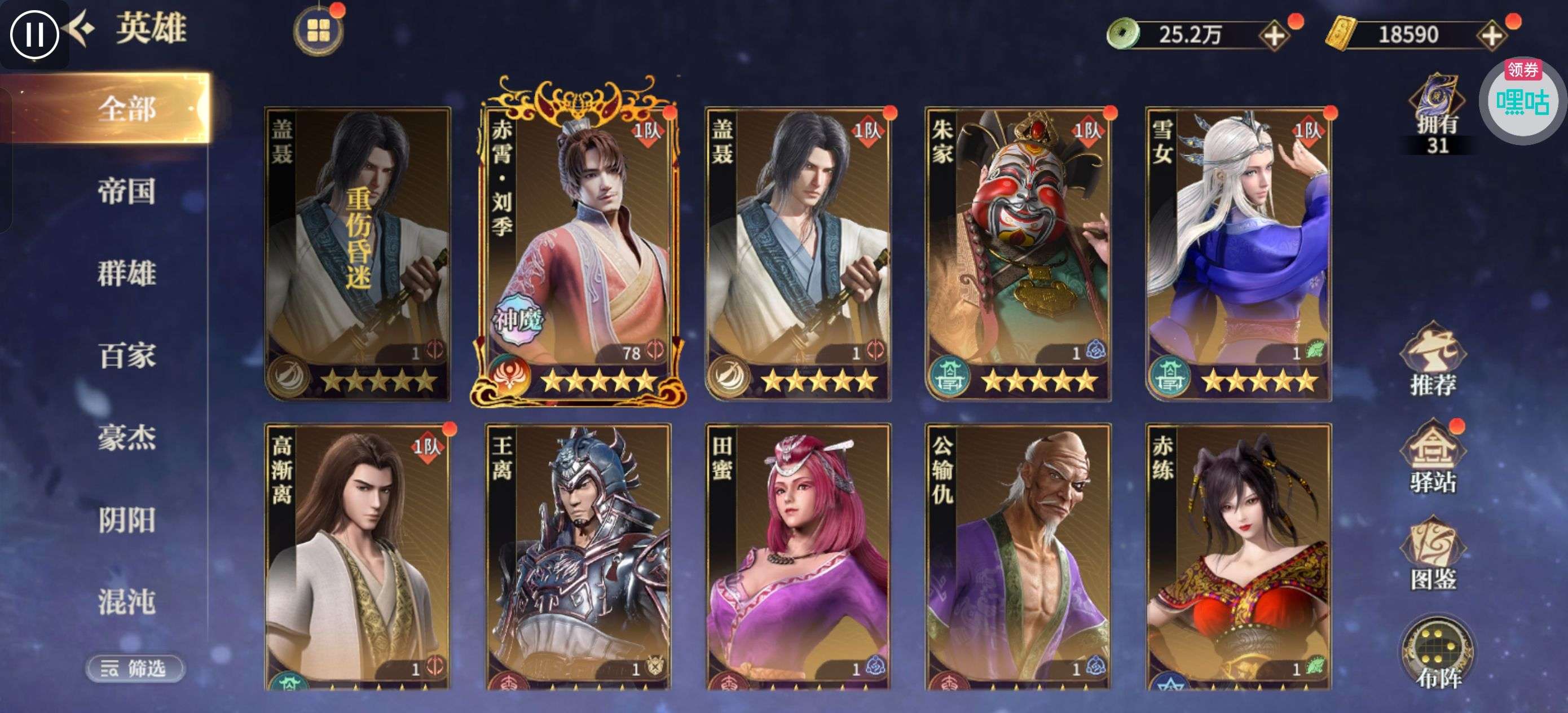Screen dimensions: 1568x713
Task: Tap the 嘿咕 coupon overlay bubble
Action: 1522,100
